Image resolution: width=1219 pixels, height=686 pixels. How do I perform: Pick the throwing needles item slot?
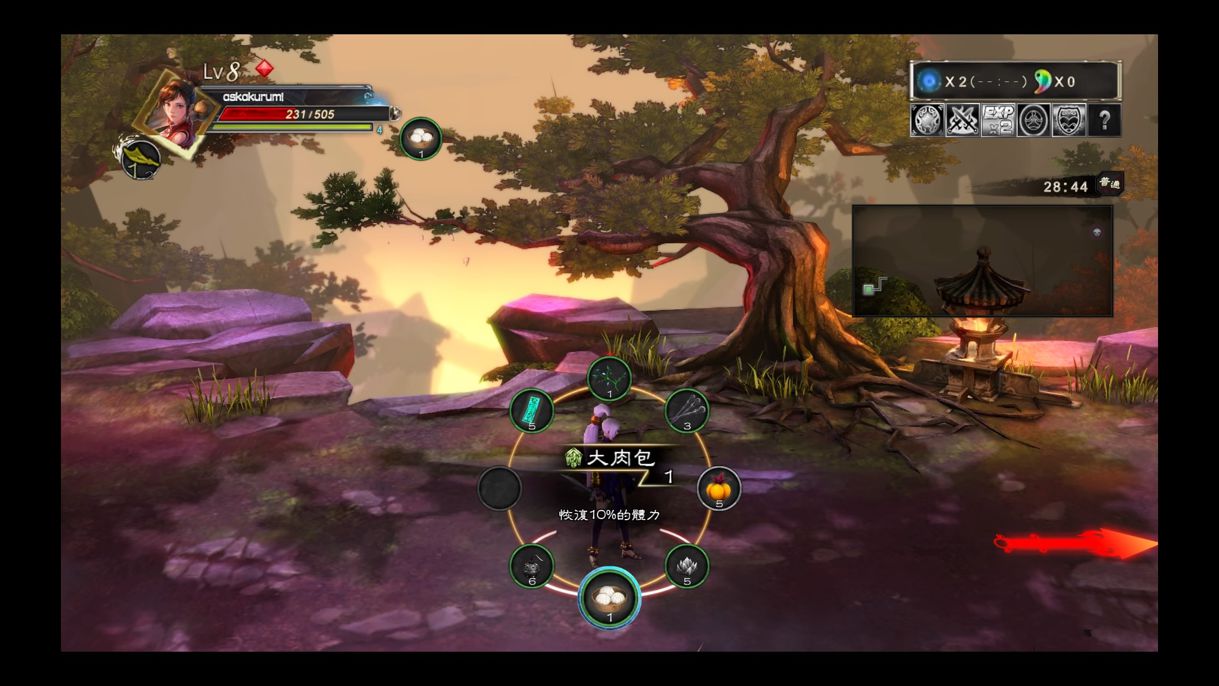click(x=686, y=409)
